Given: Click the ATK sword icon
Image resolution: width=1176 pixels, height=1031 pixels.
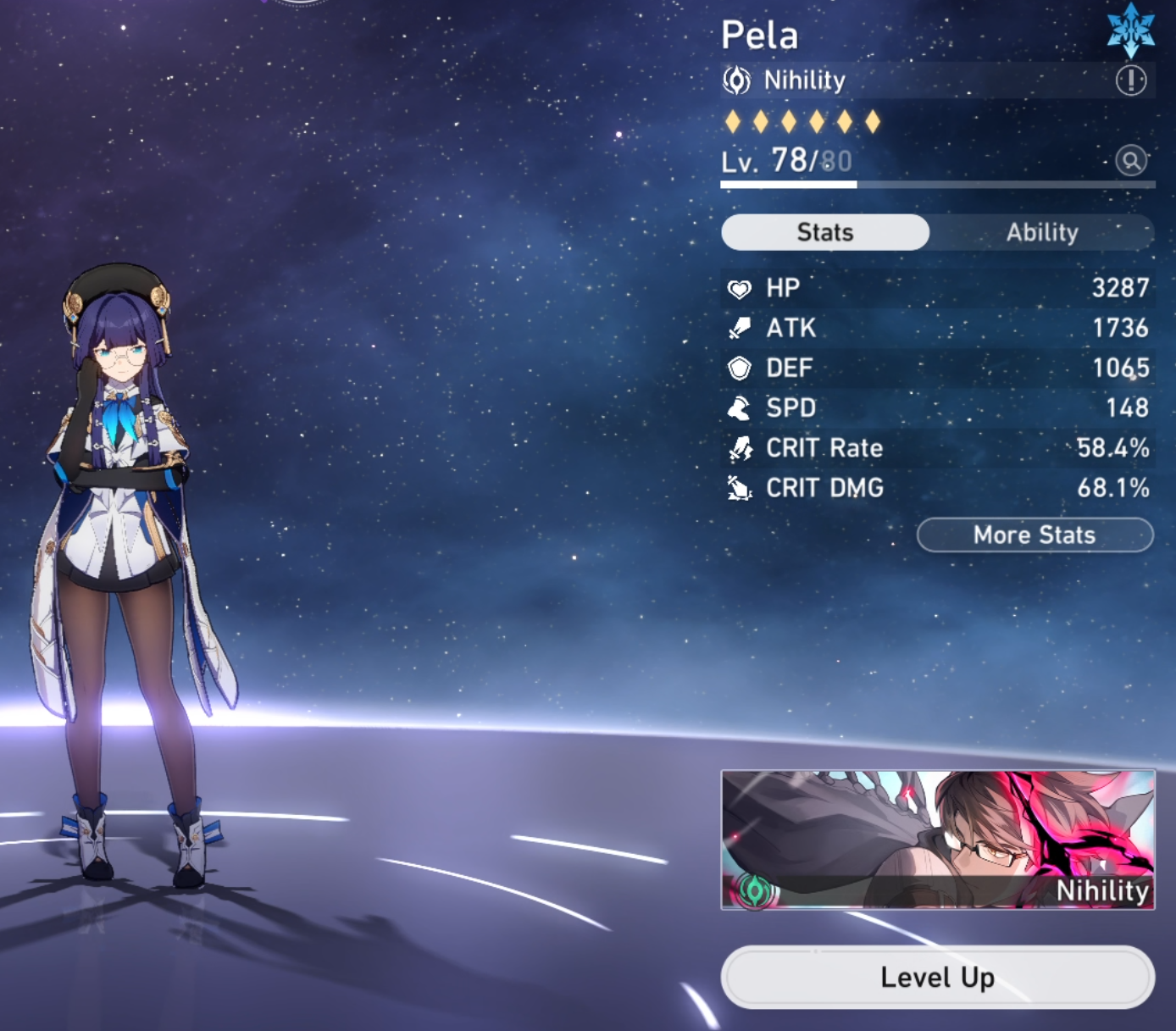Looking at the screenshot, I should 739,329.
